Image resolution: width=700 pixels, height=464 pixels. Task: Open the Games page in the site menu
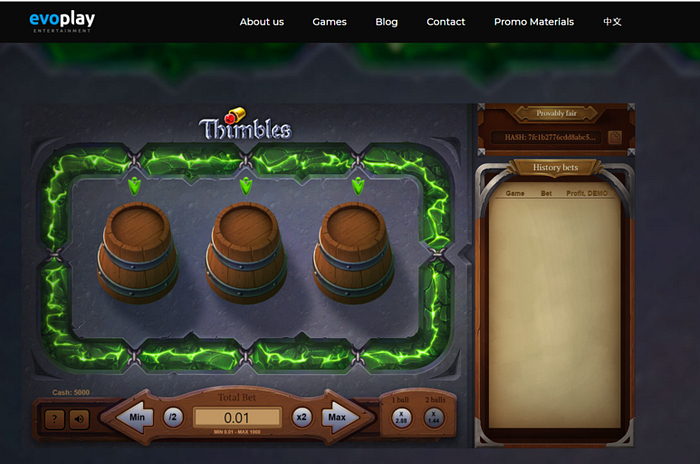(329, 22)
